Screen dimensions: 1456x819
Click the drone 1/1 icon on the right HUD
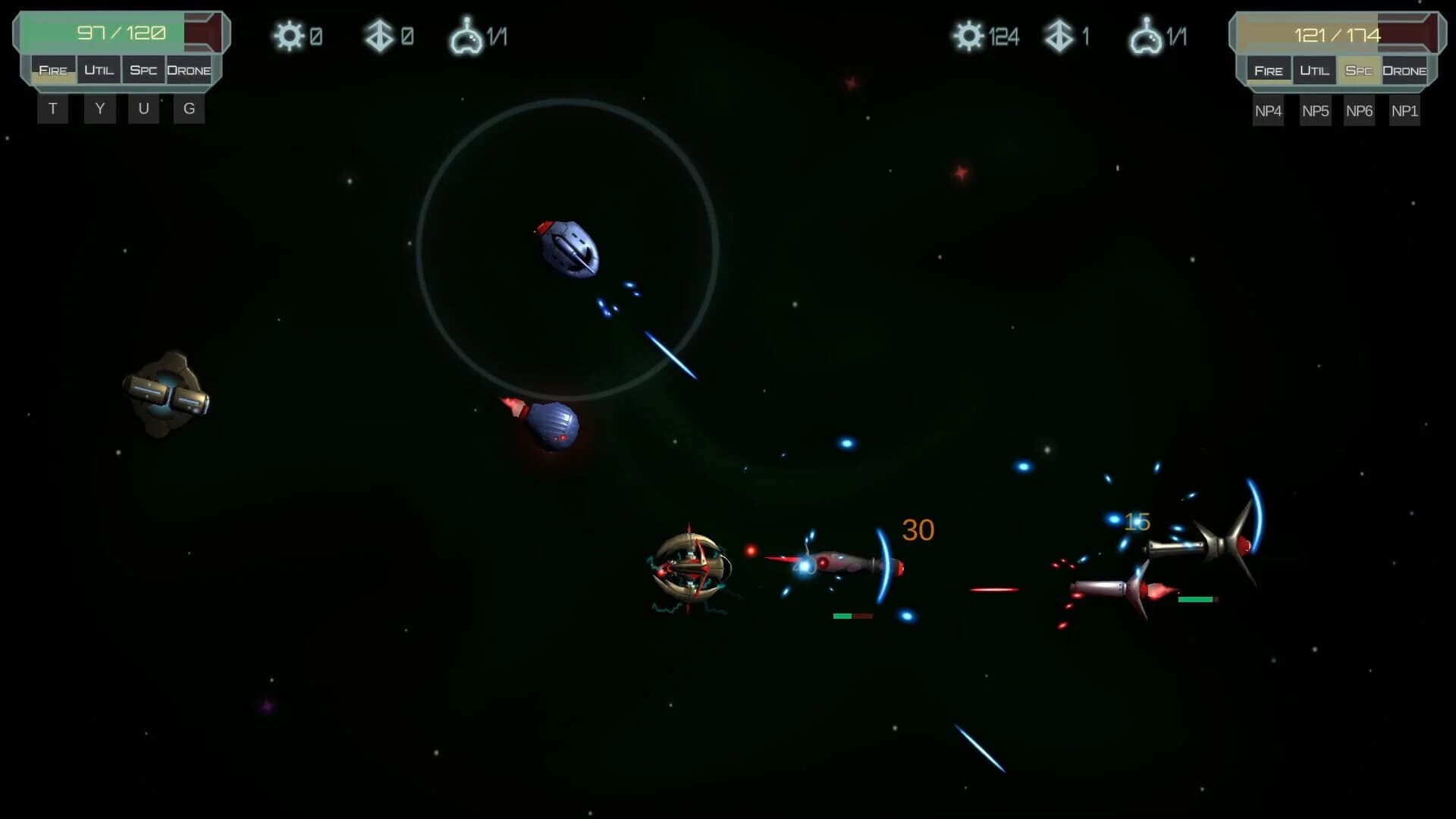pyautogui.click(x=1150, y=36)
